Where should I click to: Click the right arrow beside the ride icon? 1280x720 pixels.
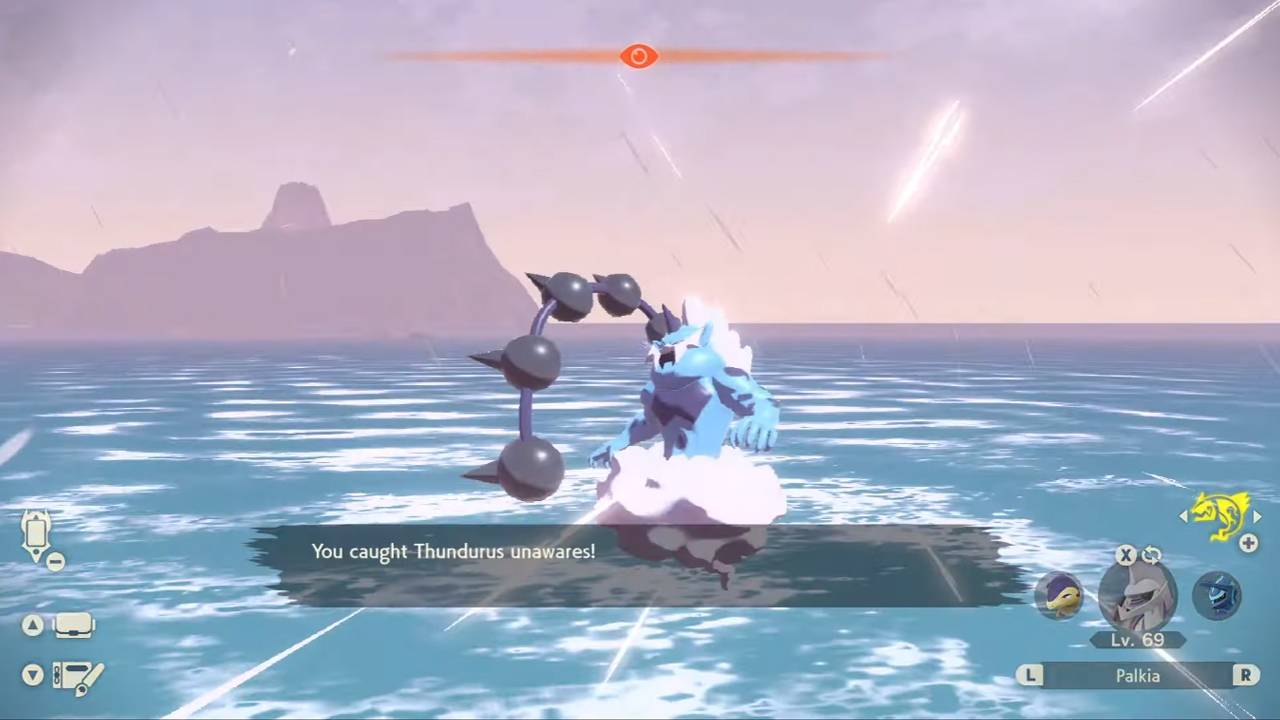click(x=1257, y=516)
